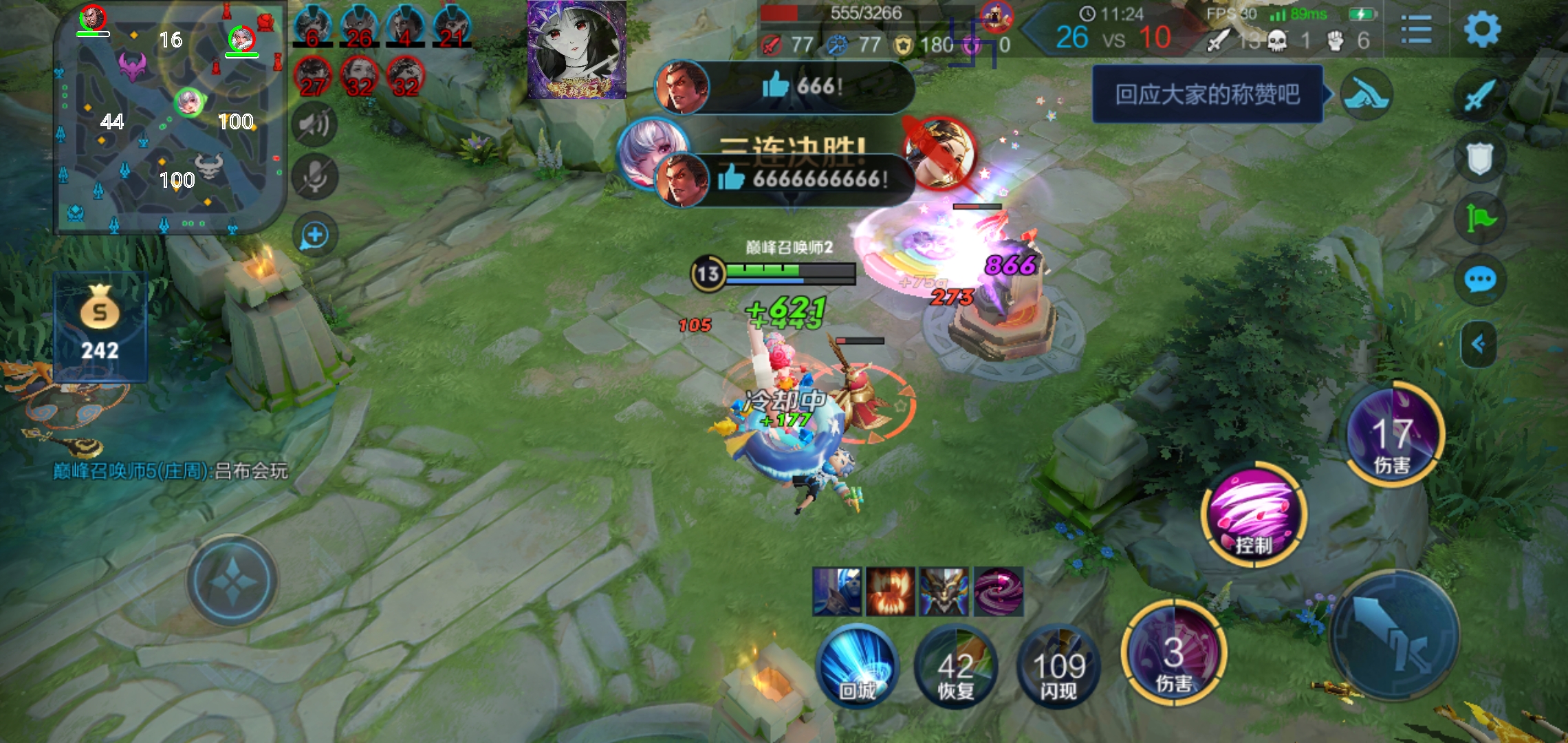Expand the side panel arrow
This screenshot has height=743, width=1568.
(x=1479, y=343)
